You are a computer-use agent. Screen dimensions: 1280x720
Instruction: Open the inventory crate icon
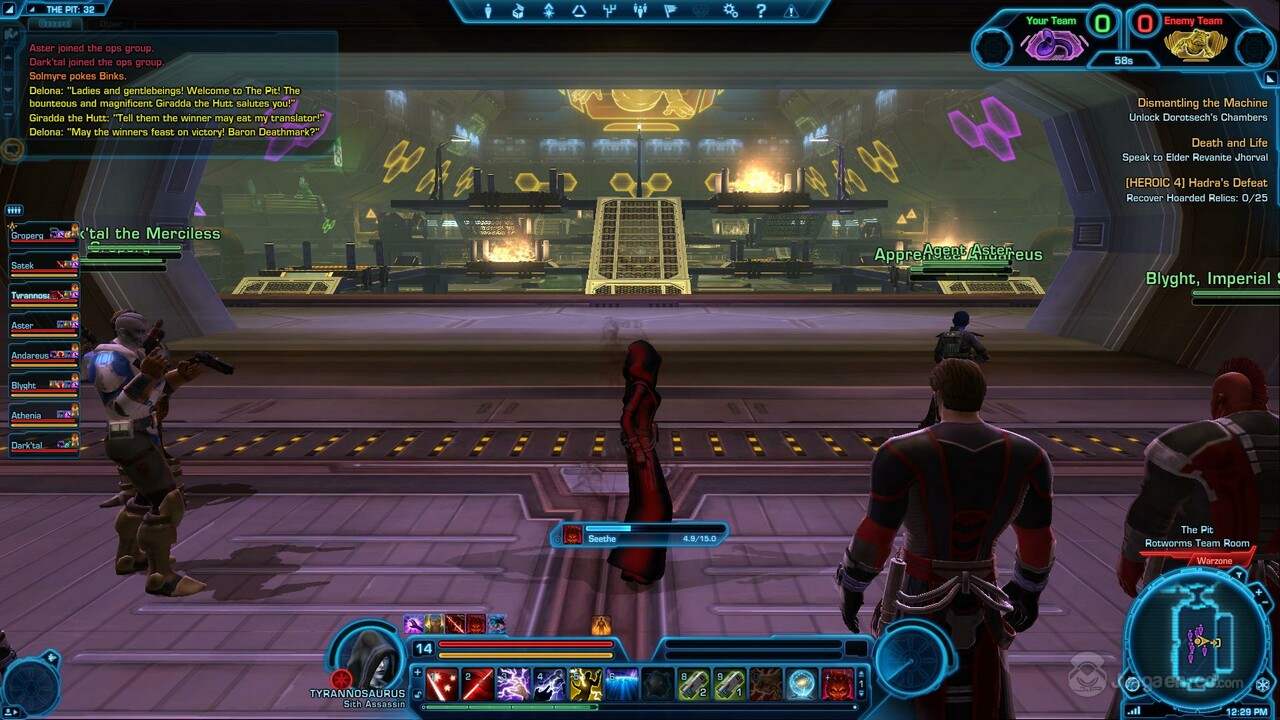(517, 12)
